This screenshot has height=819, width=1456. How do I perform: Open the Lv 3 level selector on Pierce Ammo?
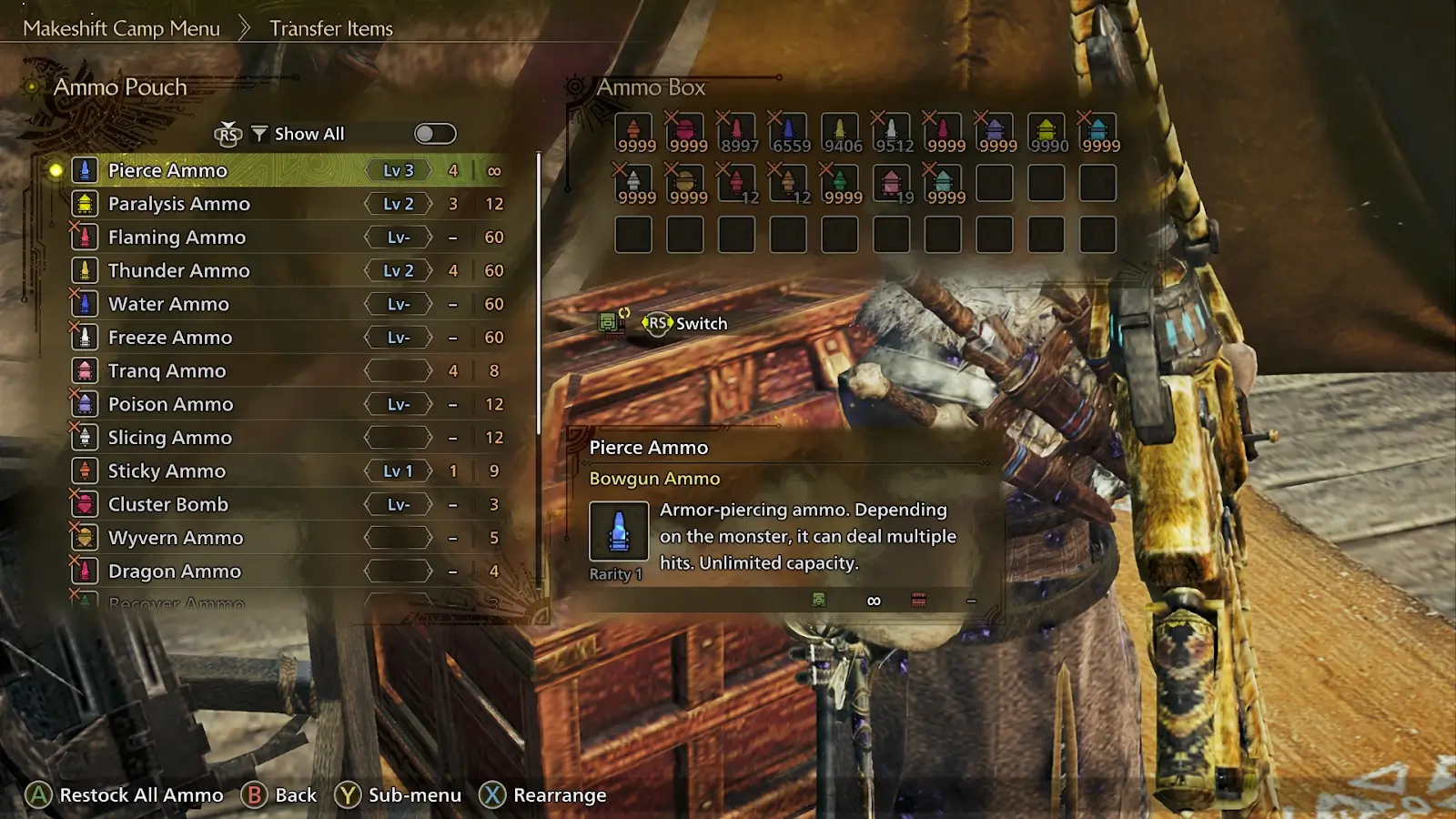pyautogui.click(x=399, y=169)
